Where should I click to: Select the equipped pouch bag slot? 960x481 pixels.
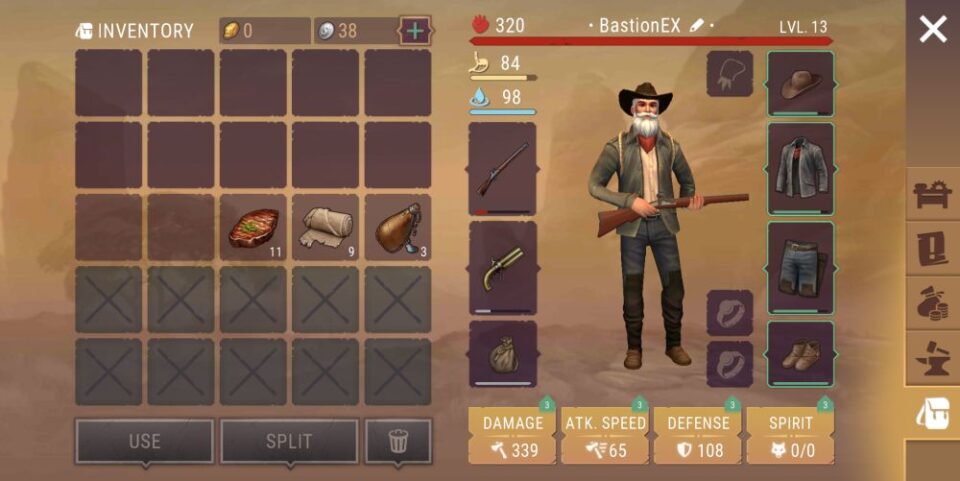click(502, 353)
